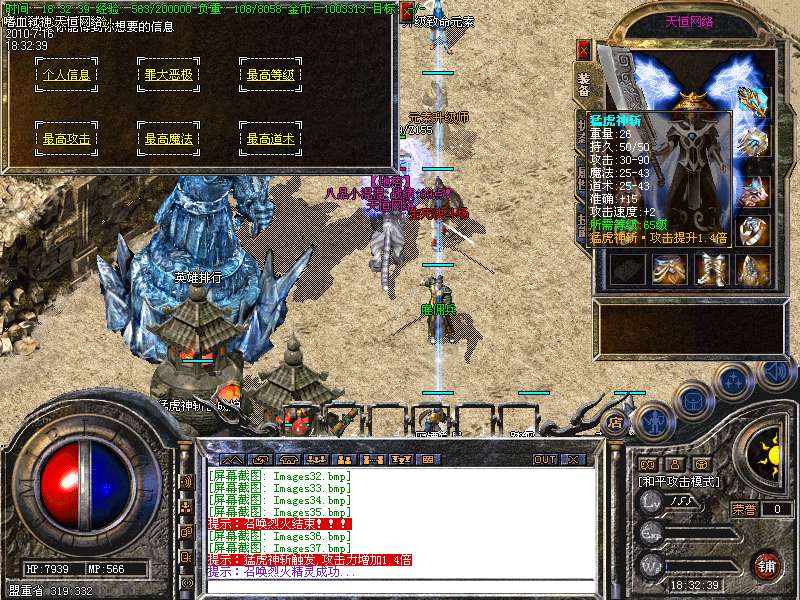Choose the 最高魔法 highest magic ranking
The width and height of the screenshot is (800, 600).
tap(166, 139)
